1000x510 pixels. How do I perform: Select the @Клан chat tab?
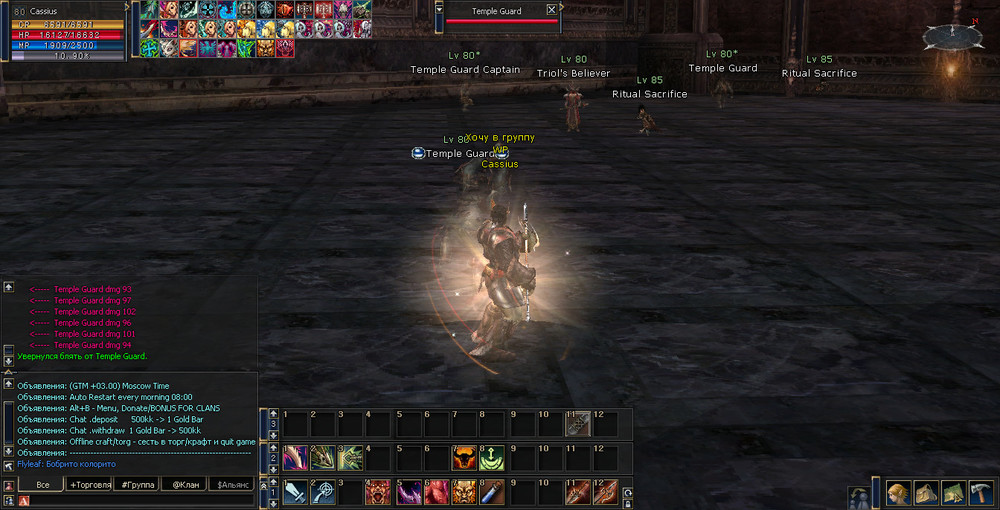click(183, 484)
